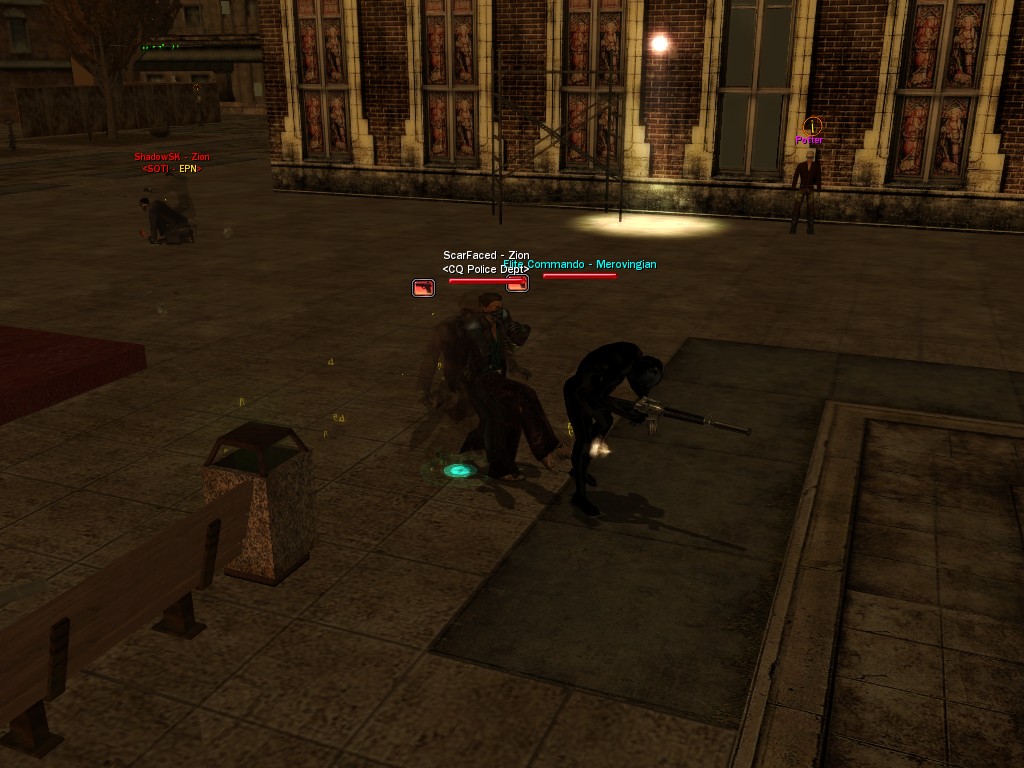Select the ShadowSK - Zion player nameplate
Screen dimensions: 1024x768
coord(172,157)
